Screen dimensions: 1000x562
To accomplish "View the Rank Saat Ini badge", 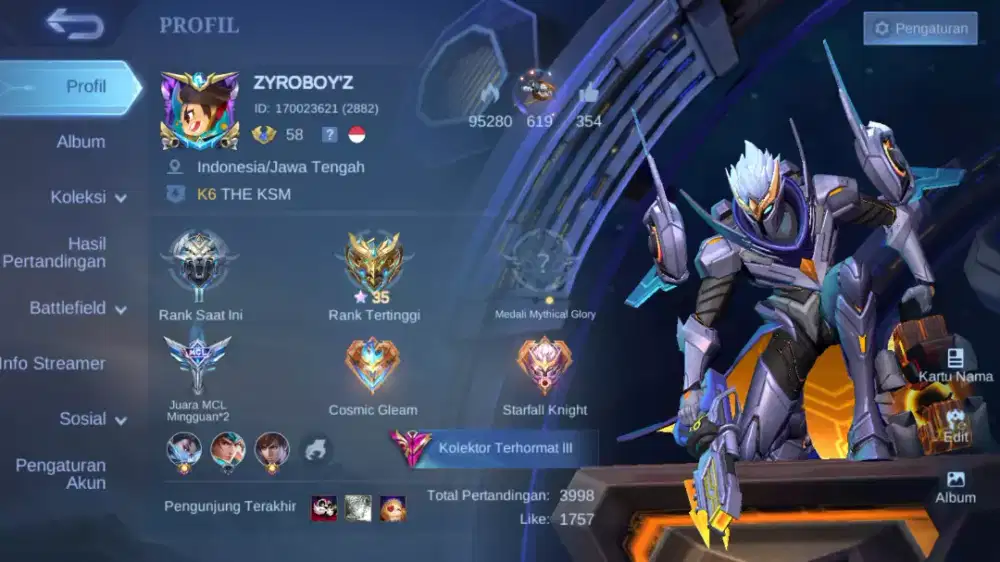I will click(x=200, y=266).
